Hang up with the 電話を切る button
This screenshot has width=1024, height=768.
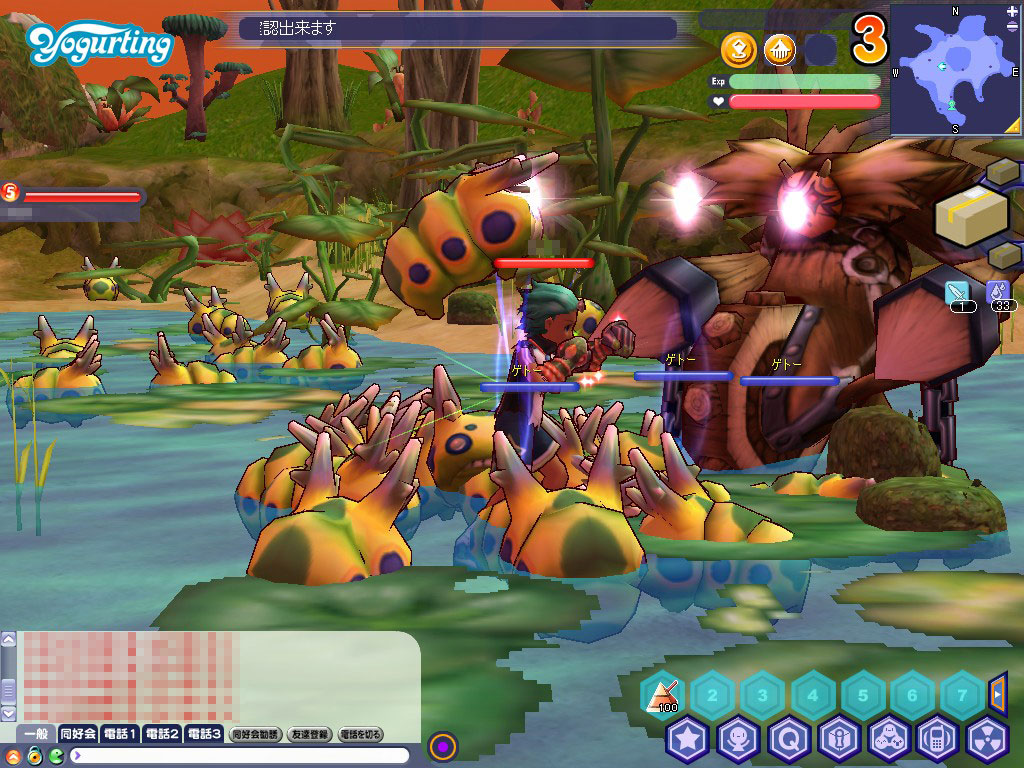(361, 734)
